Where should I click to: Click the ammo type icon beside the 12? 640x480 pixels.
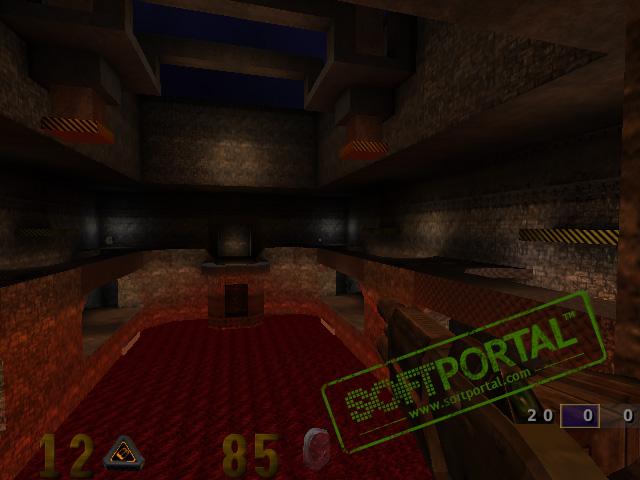click(x=125, y=454)
